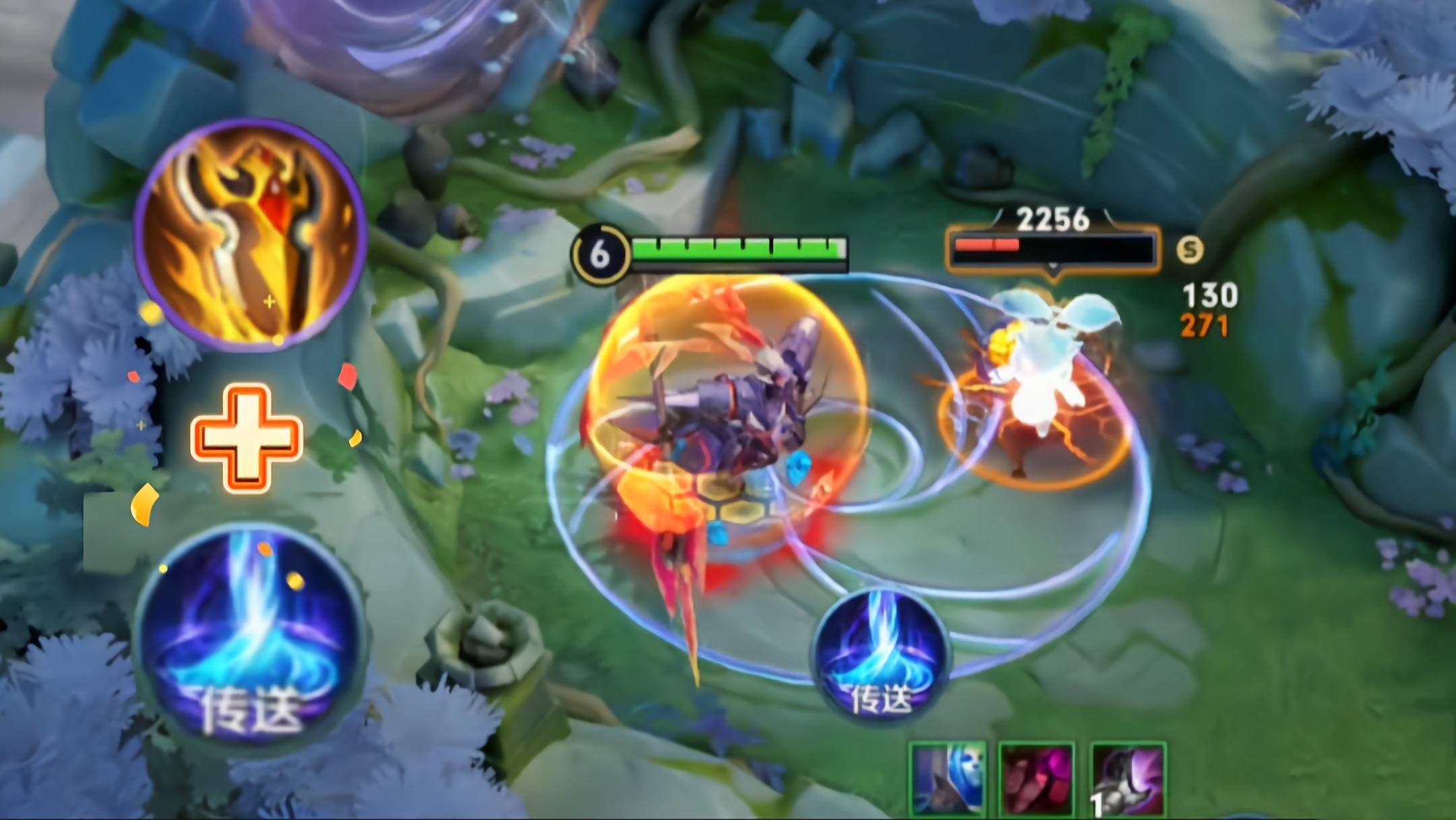Viewport: 1456px width, 820px height.
Task: Tap the large Teleport spell icon
Action: pyautogui.click(x=250, y=638)
